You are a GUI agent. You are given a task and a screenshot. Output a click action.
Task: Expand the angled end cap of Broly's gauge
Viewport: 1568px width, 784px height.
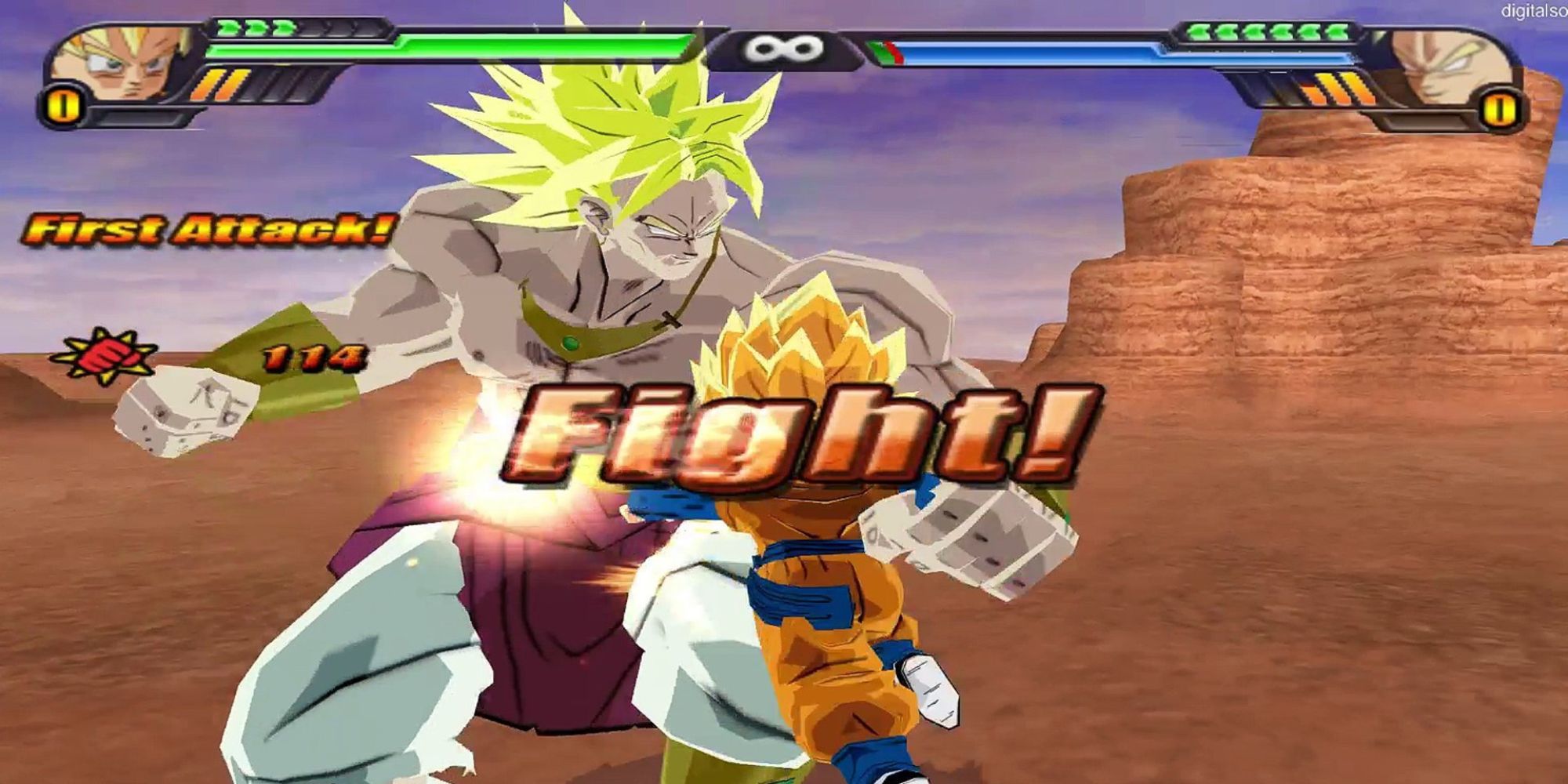pos(702,43)
